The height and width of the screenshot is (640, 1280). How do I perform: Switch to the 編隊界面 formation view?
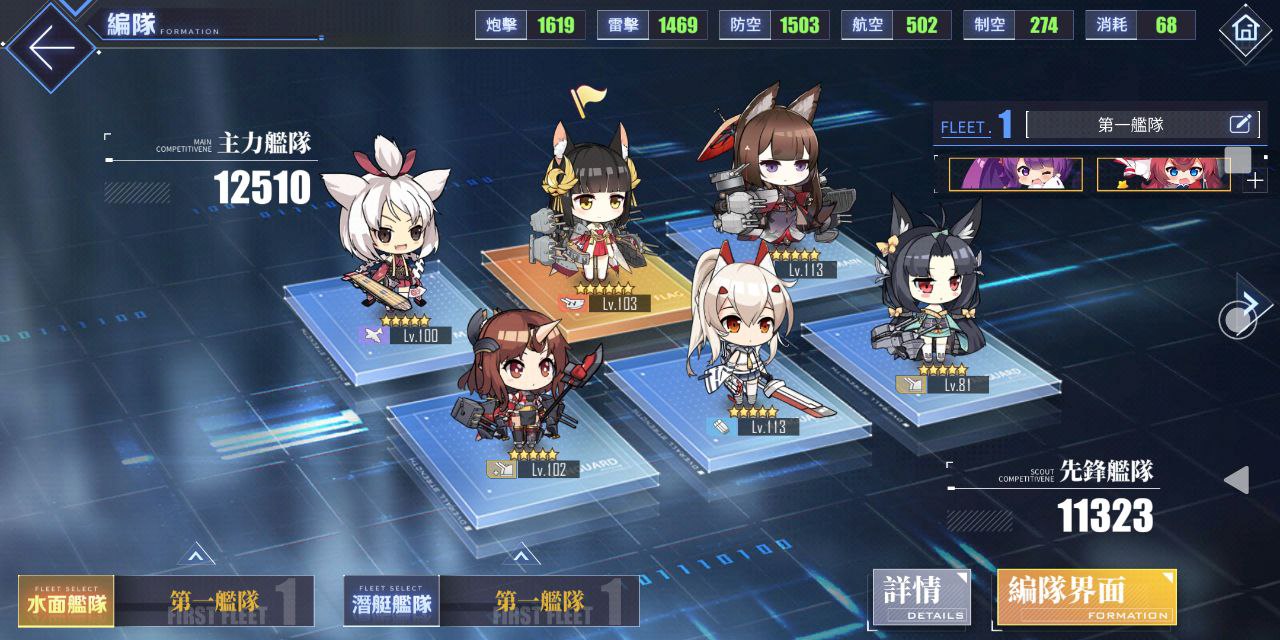pos(1086,597)
